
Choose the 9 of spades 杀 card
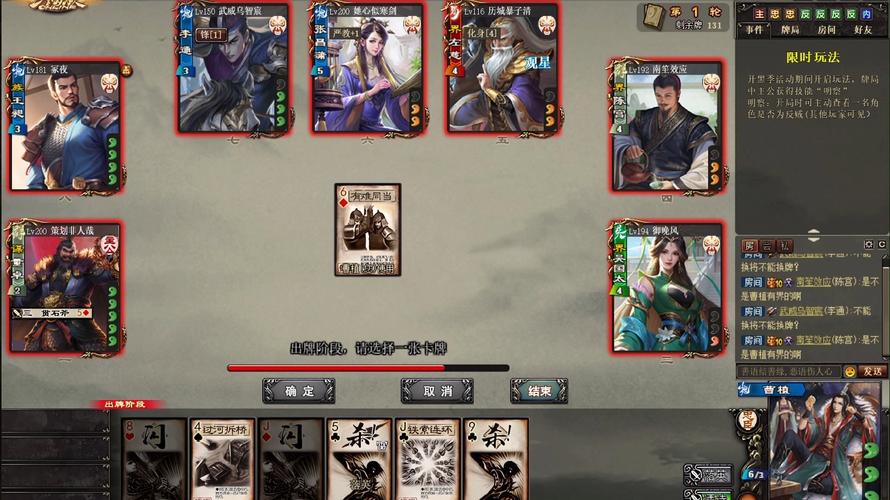(495, 460)
